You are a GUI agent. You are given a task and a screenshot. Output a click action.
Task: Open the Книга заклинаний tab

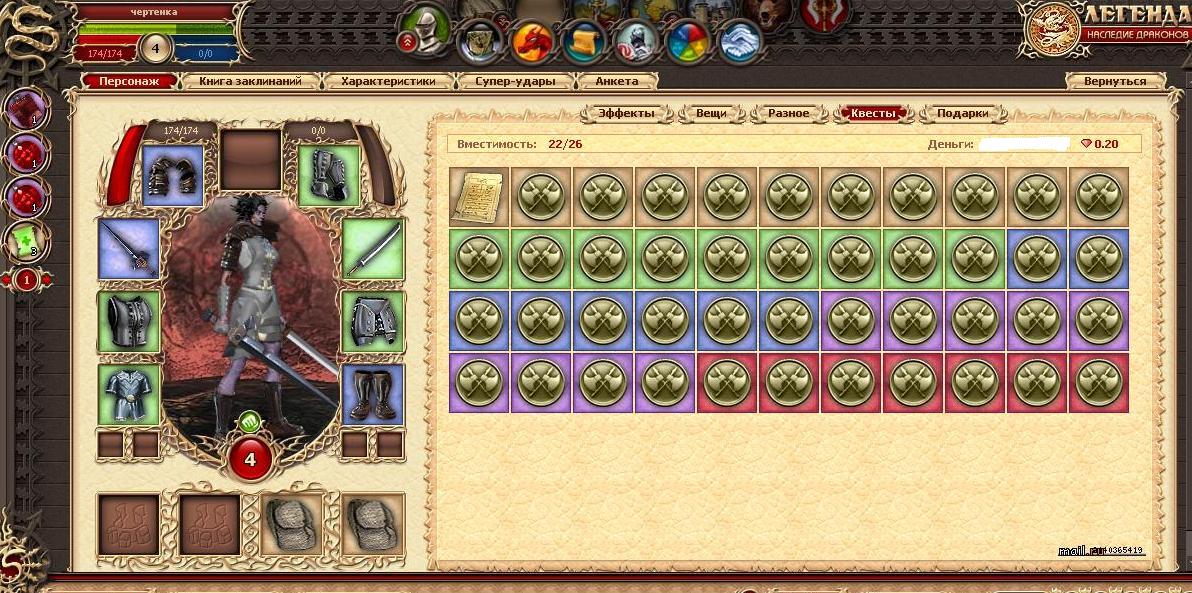[254, 81]
